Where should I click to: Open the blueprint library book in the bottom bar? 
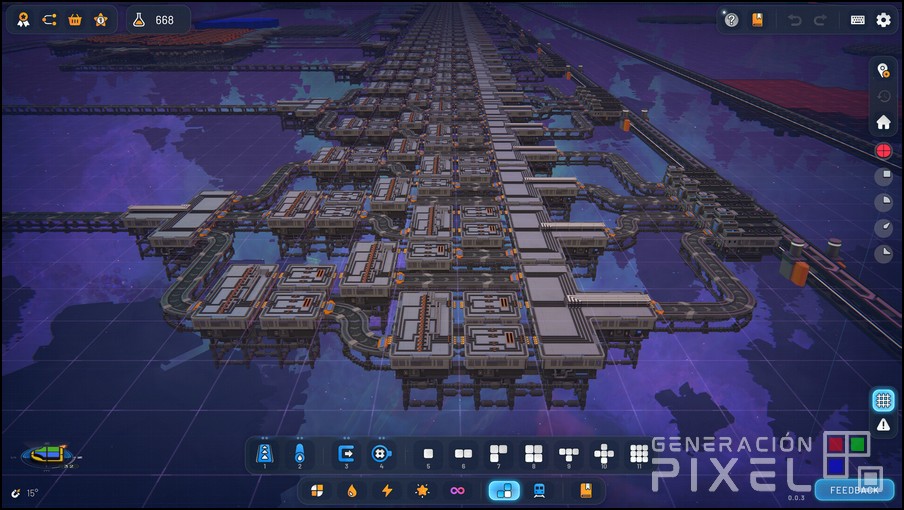(x=586, y=491)
